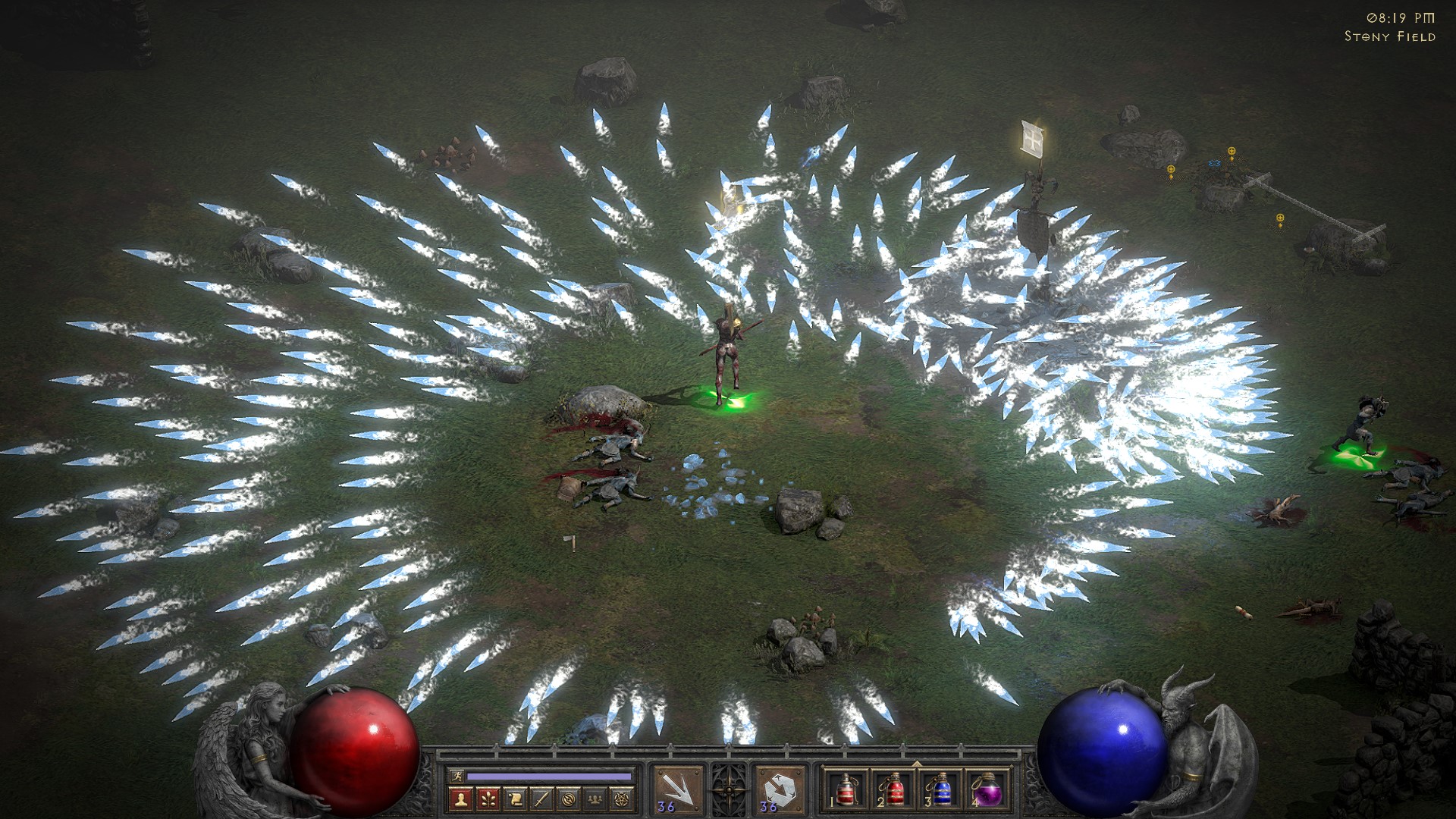Show the quest log scroll
Image resolution: width=1456 pixels, height=819 pixels.
point(516,799)
